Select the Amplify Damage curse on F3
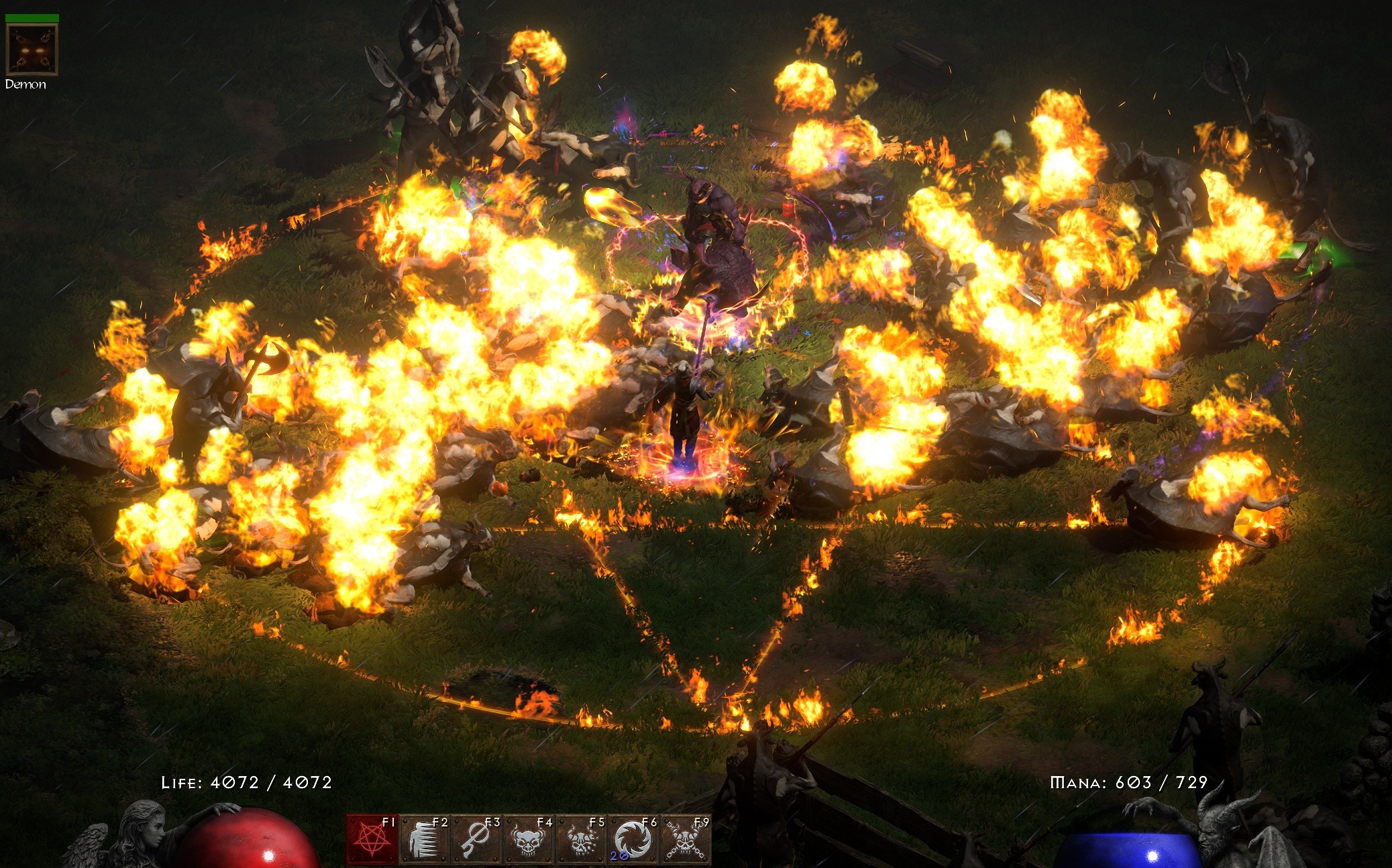 [475, 839]
